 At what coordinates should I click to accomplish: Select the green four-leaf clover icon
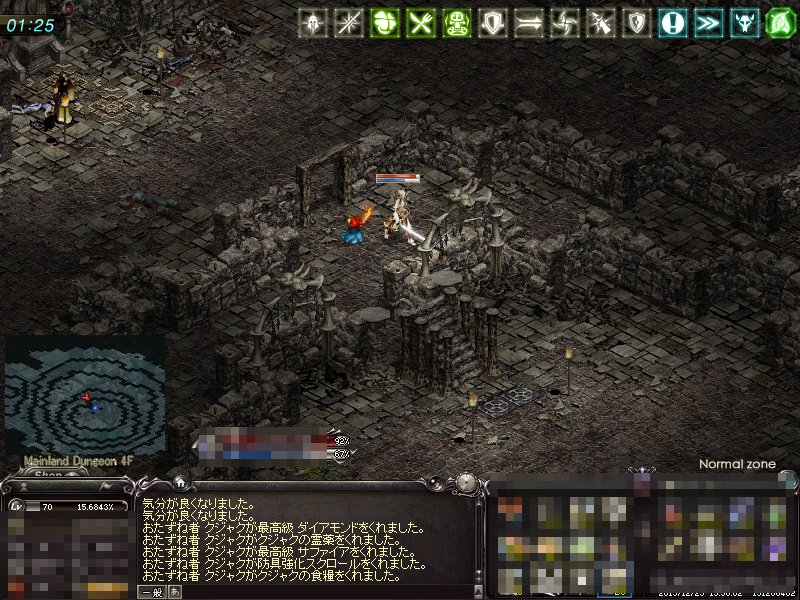pos(384,22)
